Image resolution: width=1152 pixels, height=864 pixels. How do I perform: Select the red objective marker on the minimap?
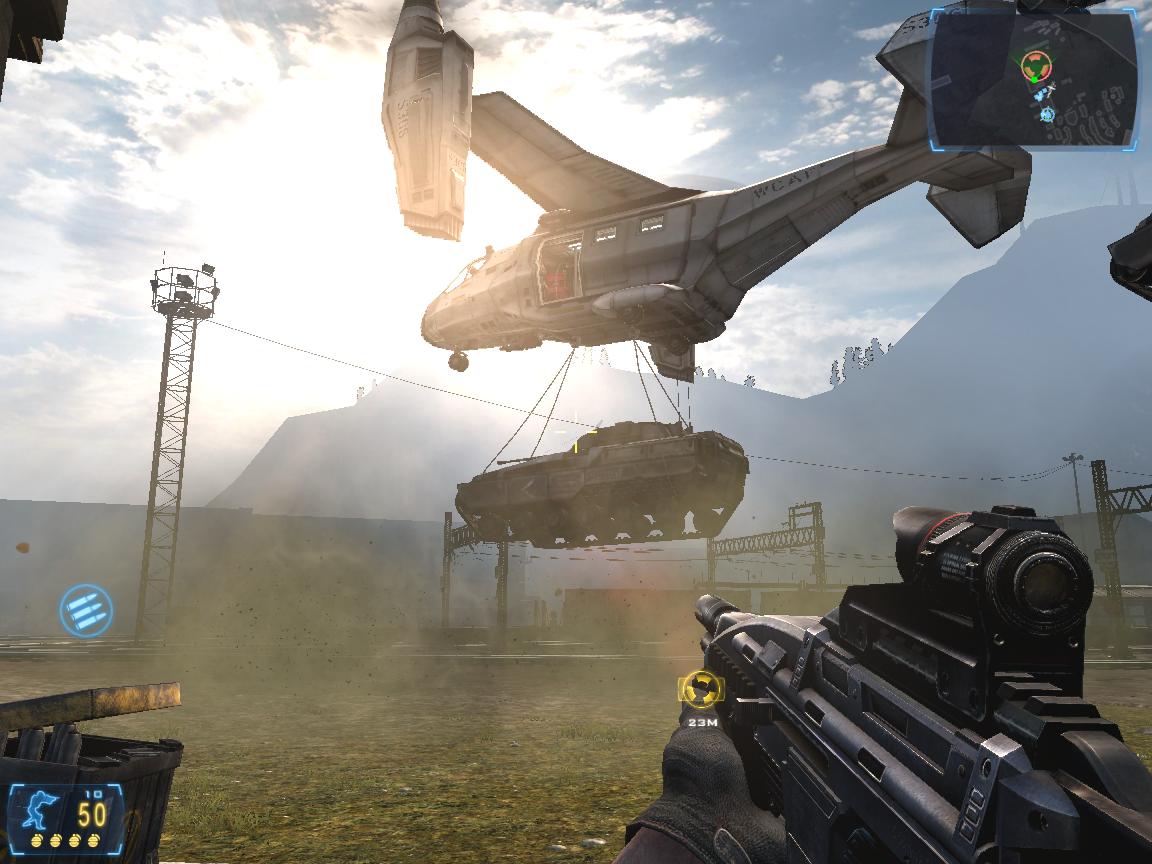1036,67
